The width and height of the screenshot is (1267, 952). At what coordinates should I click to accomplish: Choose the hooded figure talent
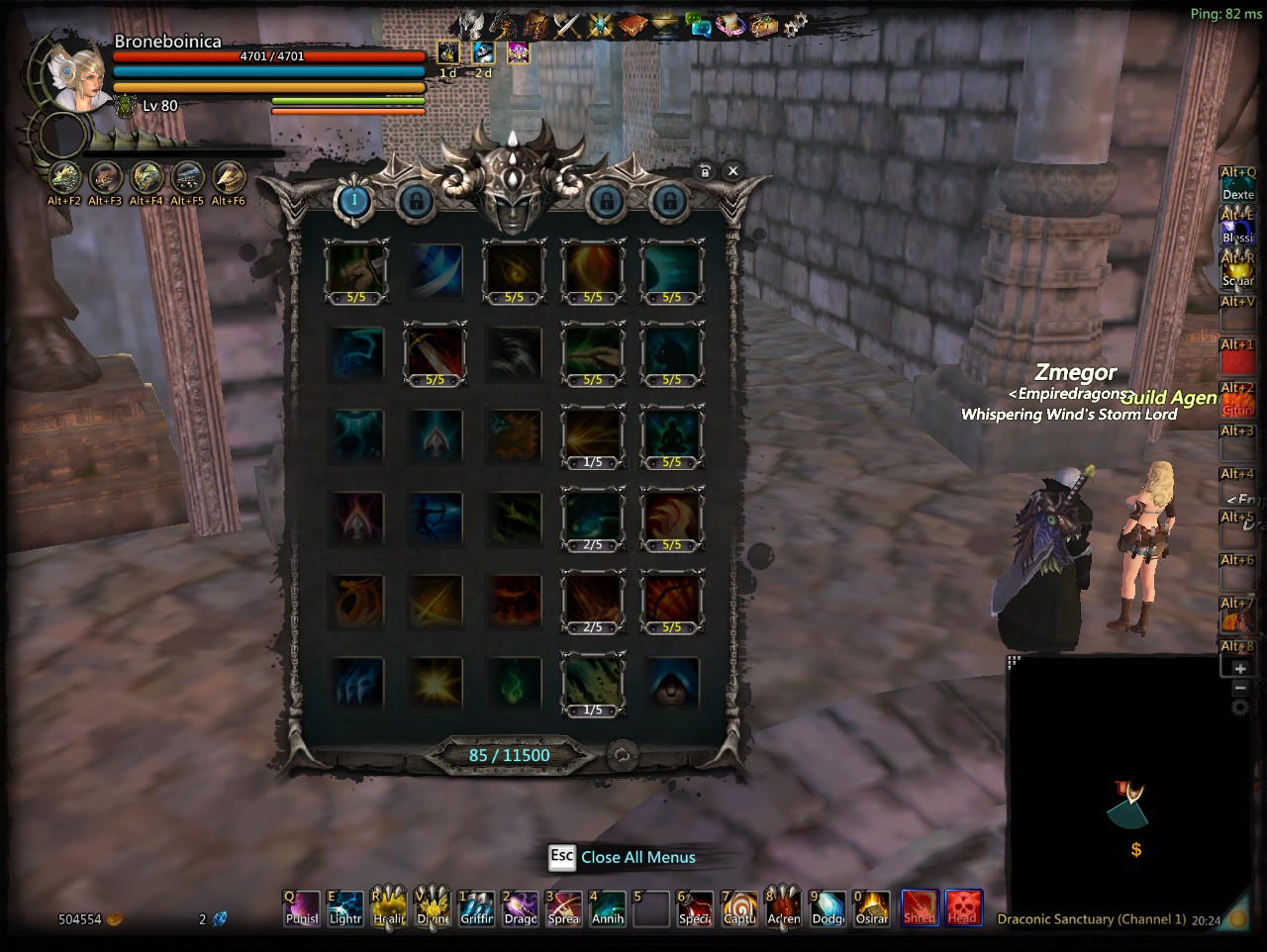(x=672, y=684)
